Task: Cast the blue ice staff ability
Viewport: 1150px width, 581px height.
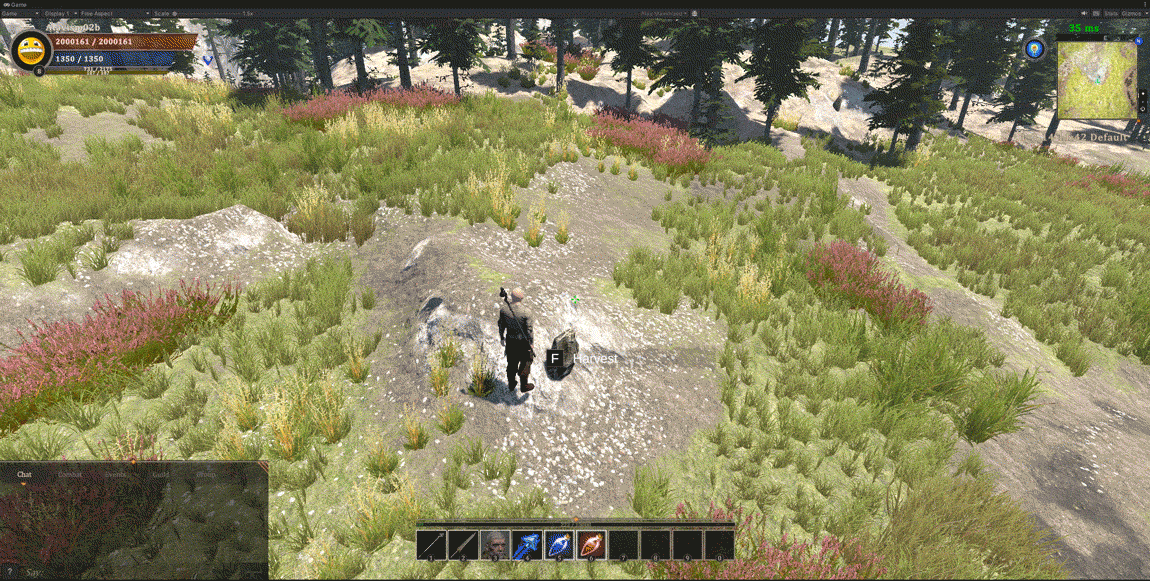Action: point(527,545)
